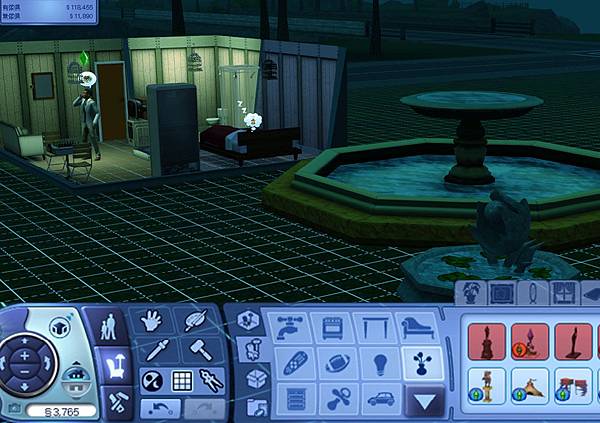This screenshot has width=600, height=423.
Task: Open the vehicles car category
Action: point(379,400)
